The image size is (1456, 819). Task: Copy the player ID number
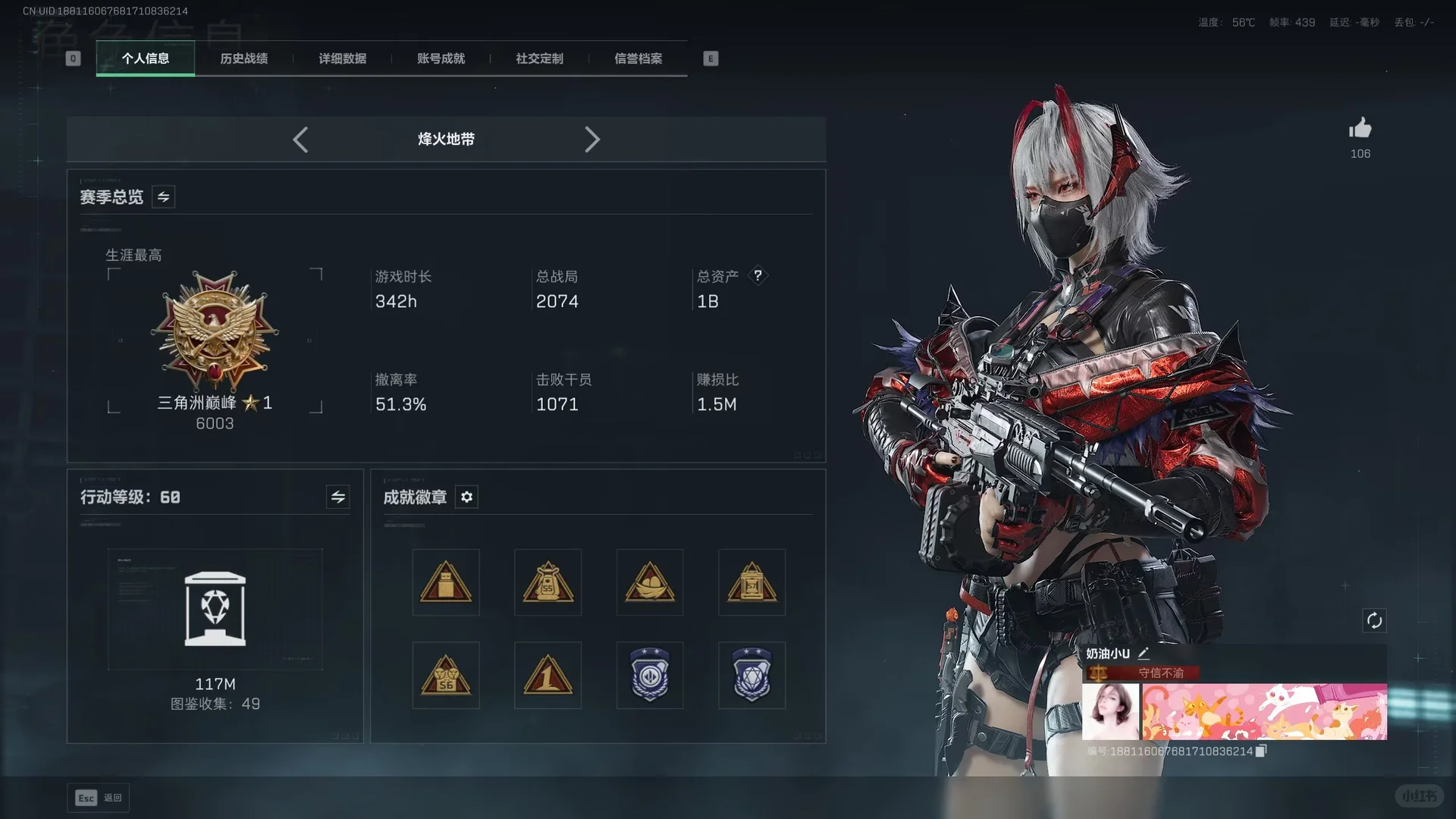(1260, 751)
